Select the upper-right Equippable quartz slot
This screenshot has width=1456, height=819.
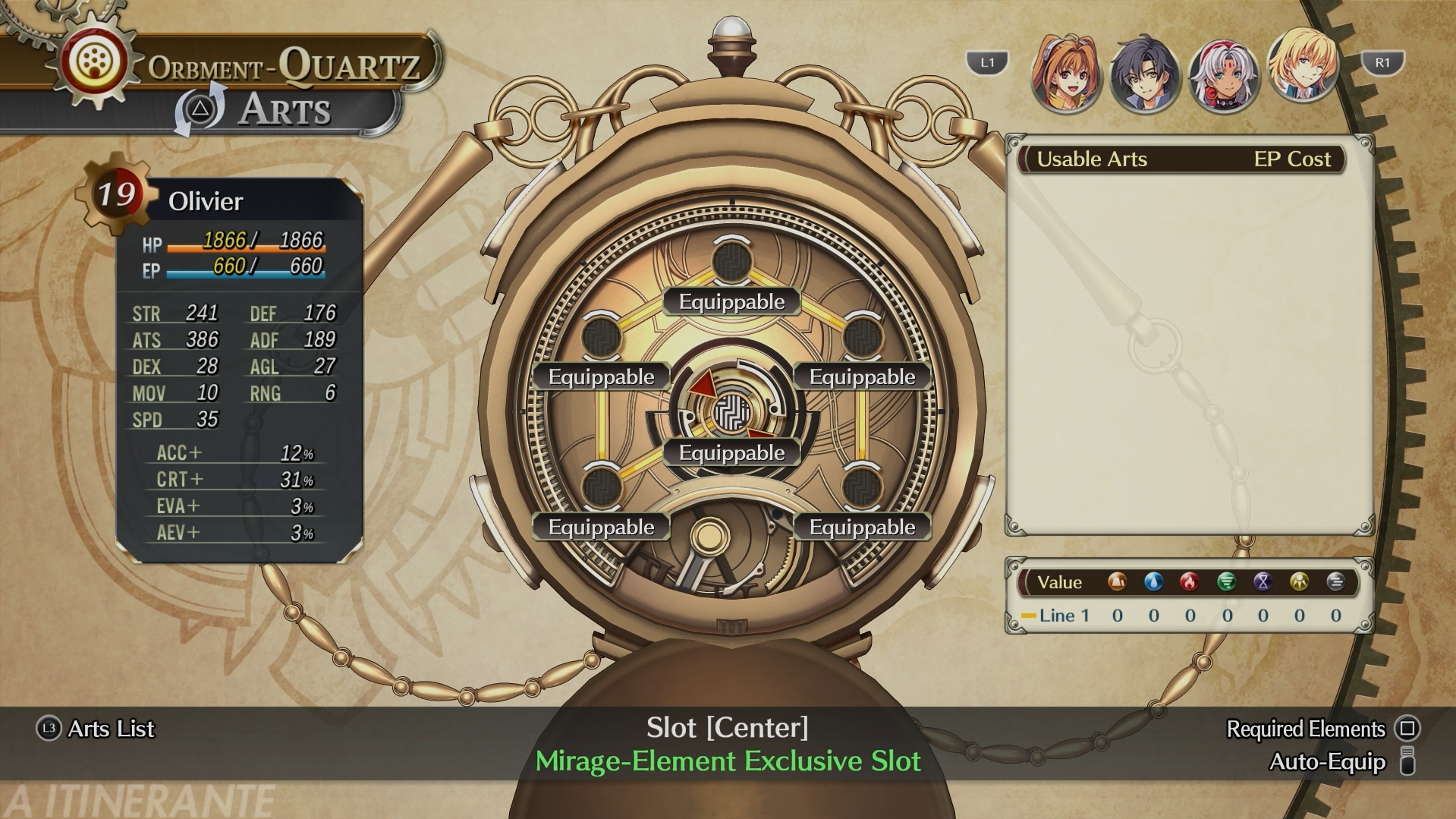863,337
